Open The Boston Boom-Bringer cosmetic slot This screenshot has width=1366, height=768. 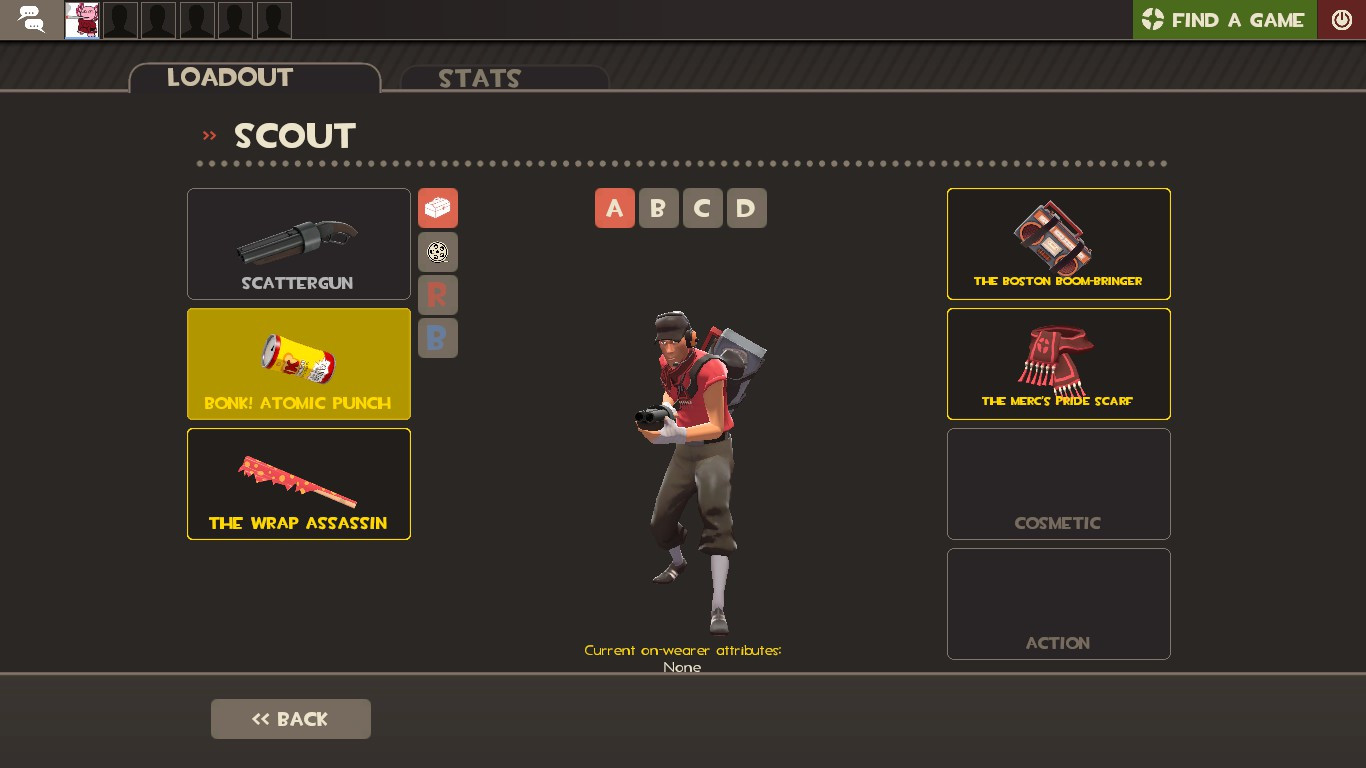click(x=1058, y=243)
